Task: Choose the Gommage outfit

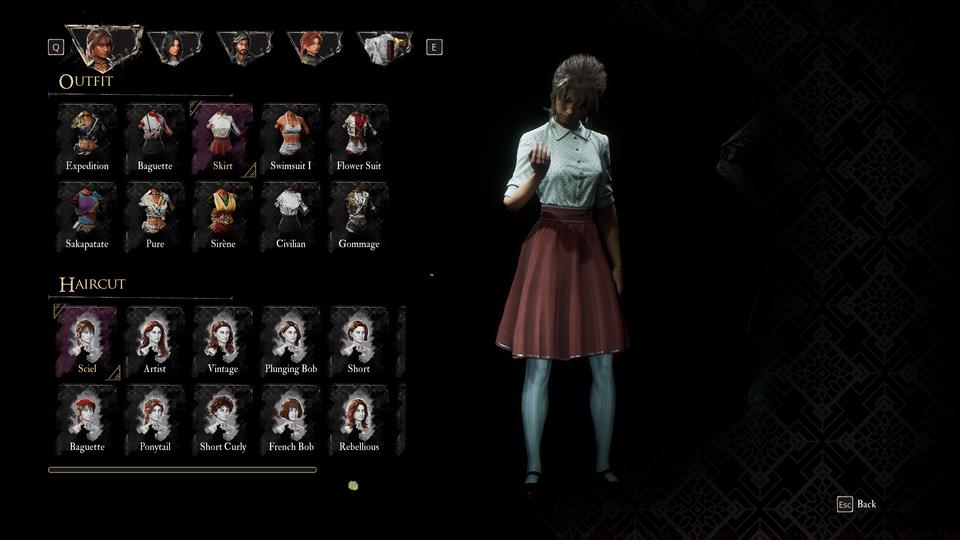Action: click(359, 216)
